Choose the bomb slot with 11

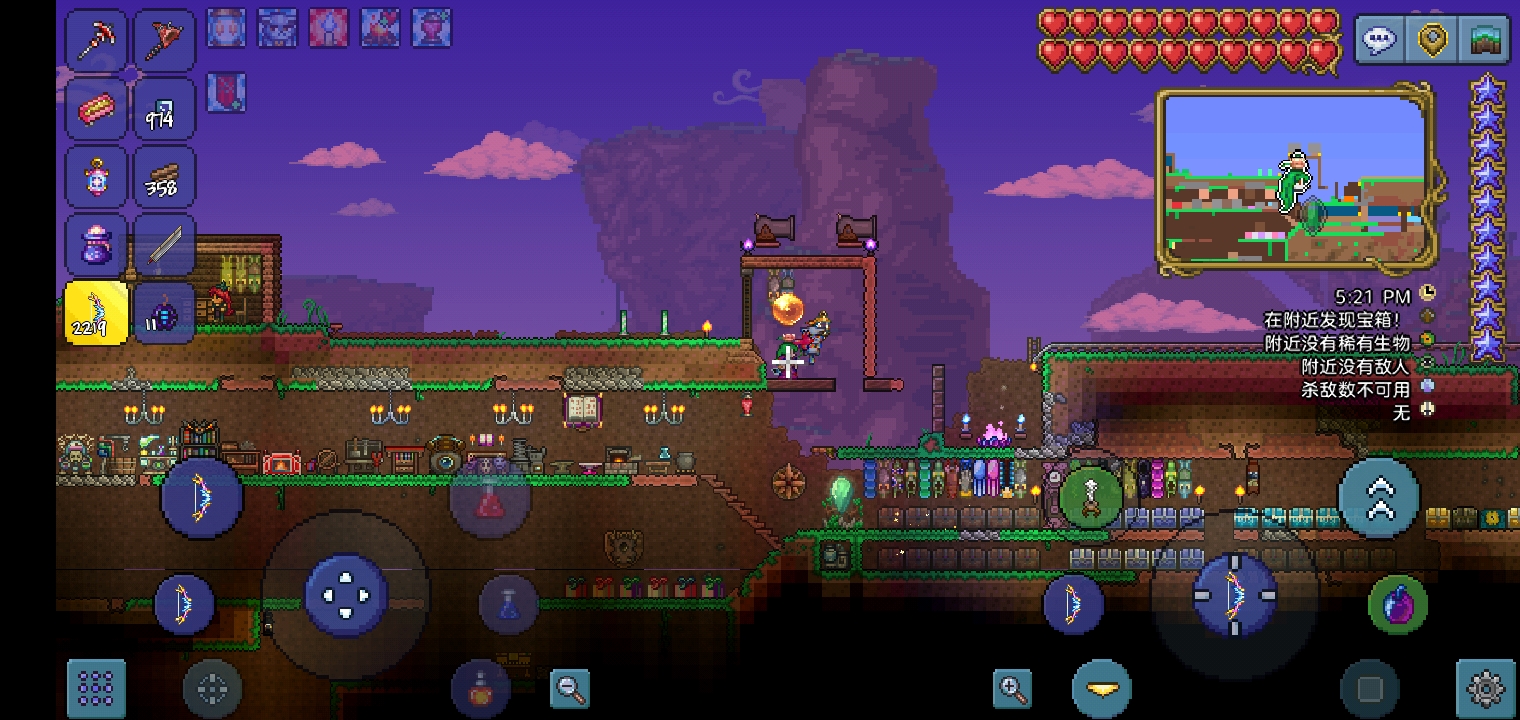point(163,313)
